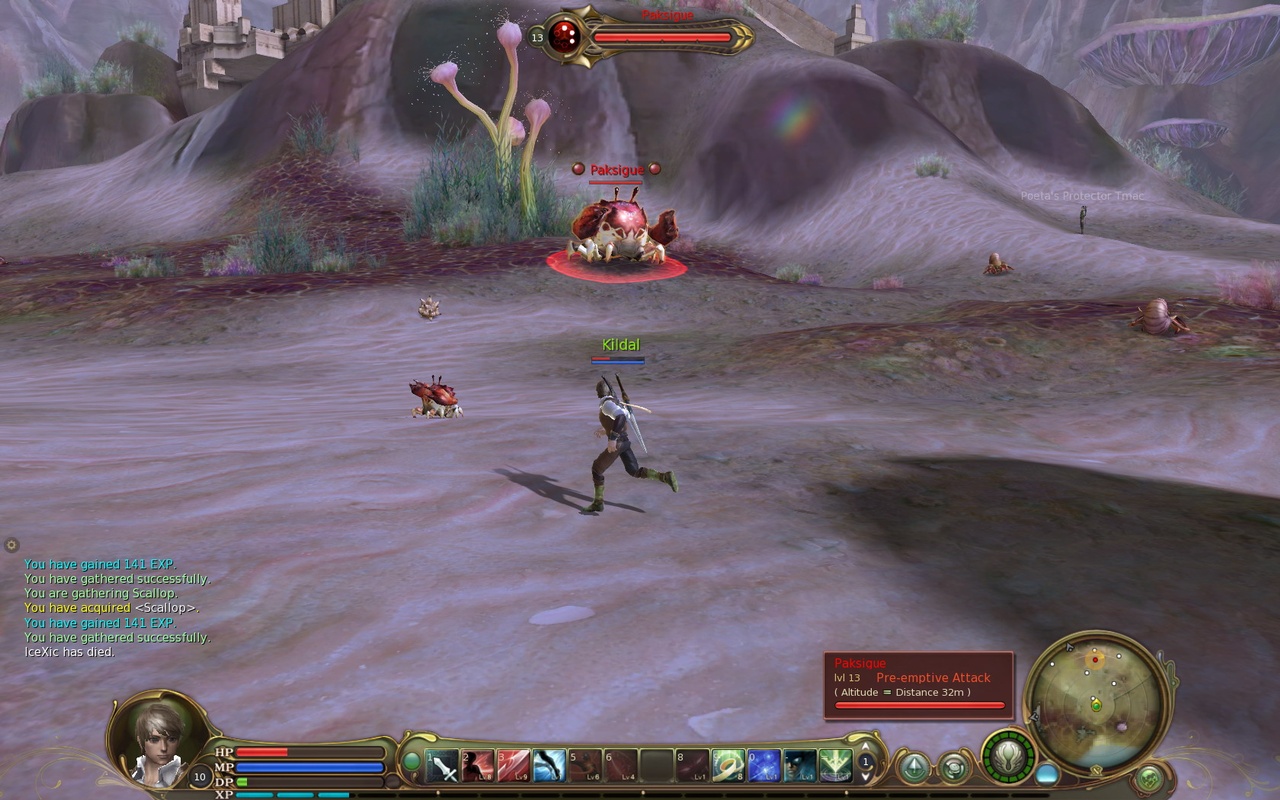Image resolution: width=1280 pixels, height=800 pixels.
Task: Toggle flight with the winged gauge icon
Action: pyautogui.click(x=1007, y=757)
